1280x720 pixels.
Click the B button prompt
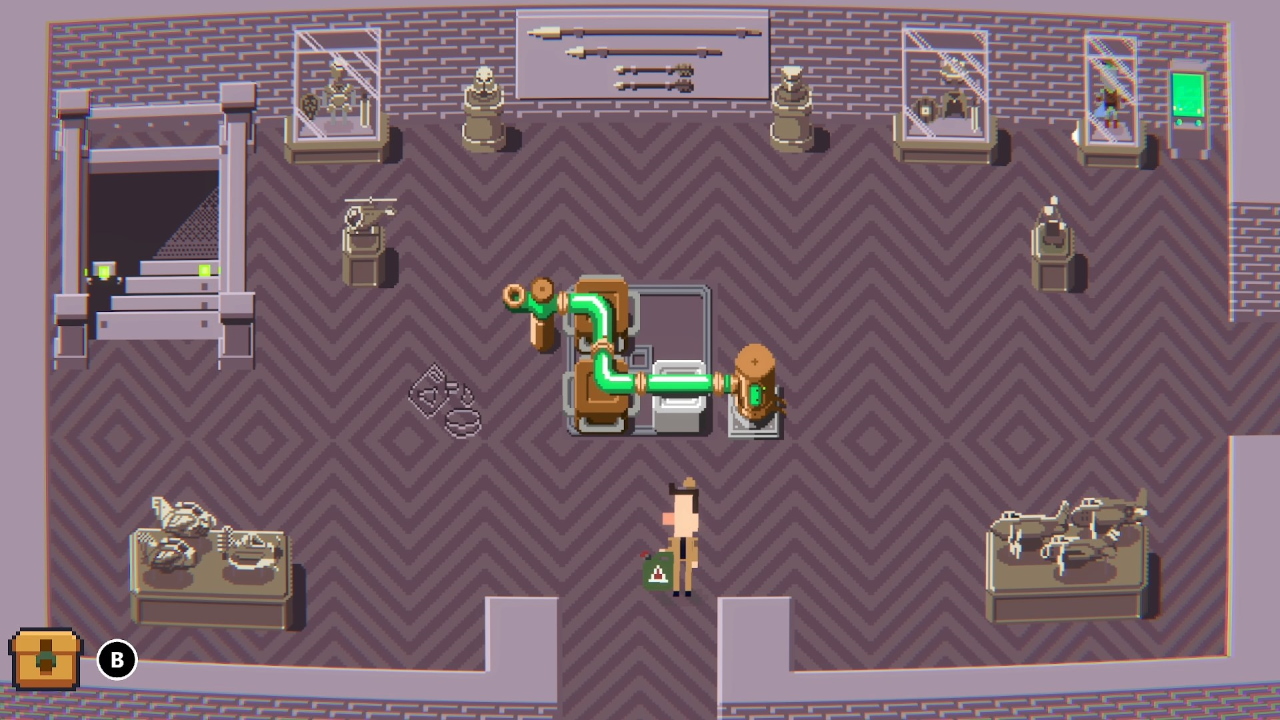pos(117,659)
